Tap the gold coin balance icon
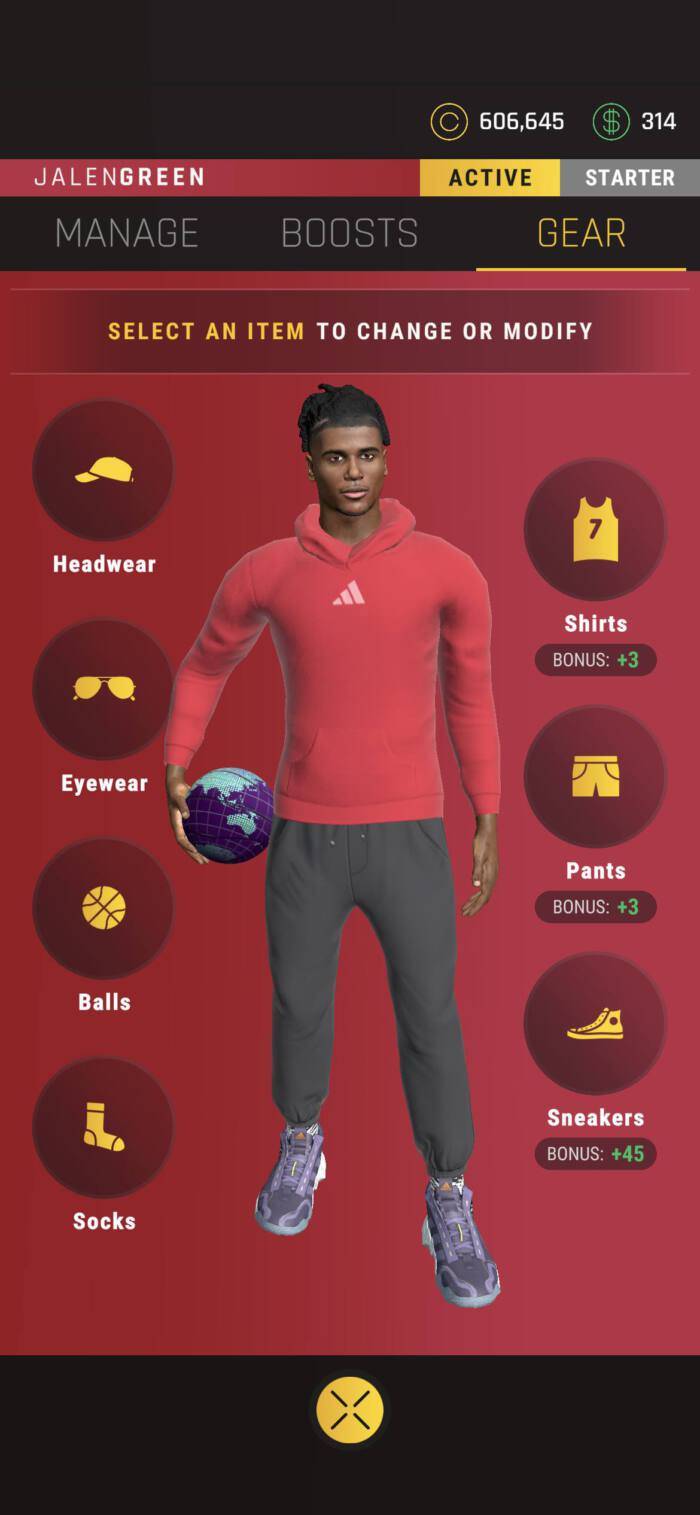This screenshot has height=1515, width=700. click(449, 122)
